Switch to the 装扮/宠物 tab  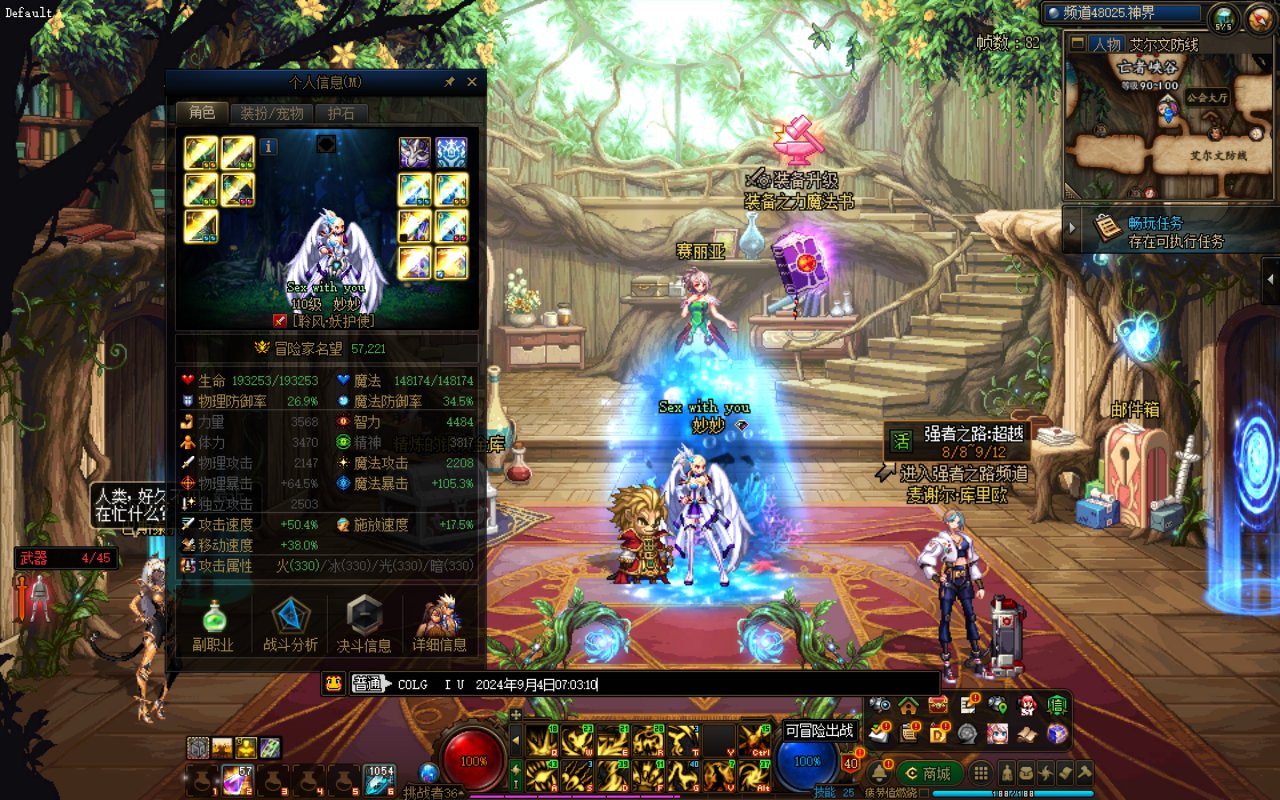pyautogui.click(x=272, y=113)
